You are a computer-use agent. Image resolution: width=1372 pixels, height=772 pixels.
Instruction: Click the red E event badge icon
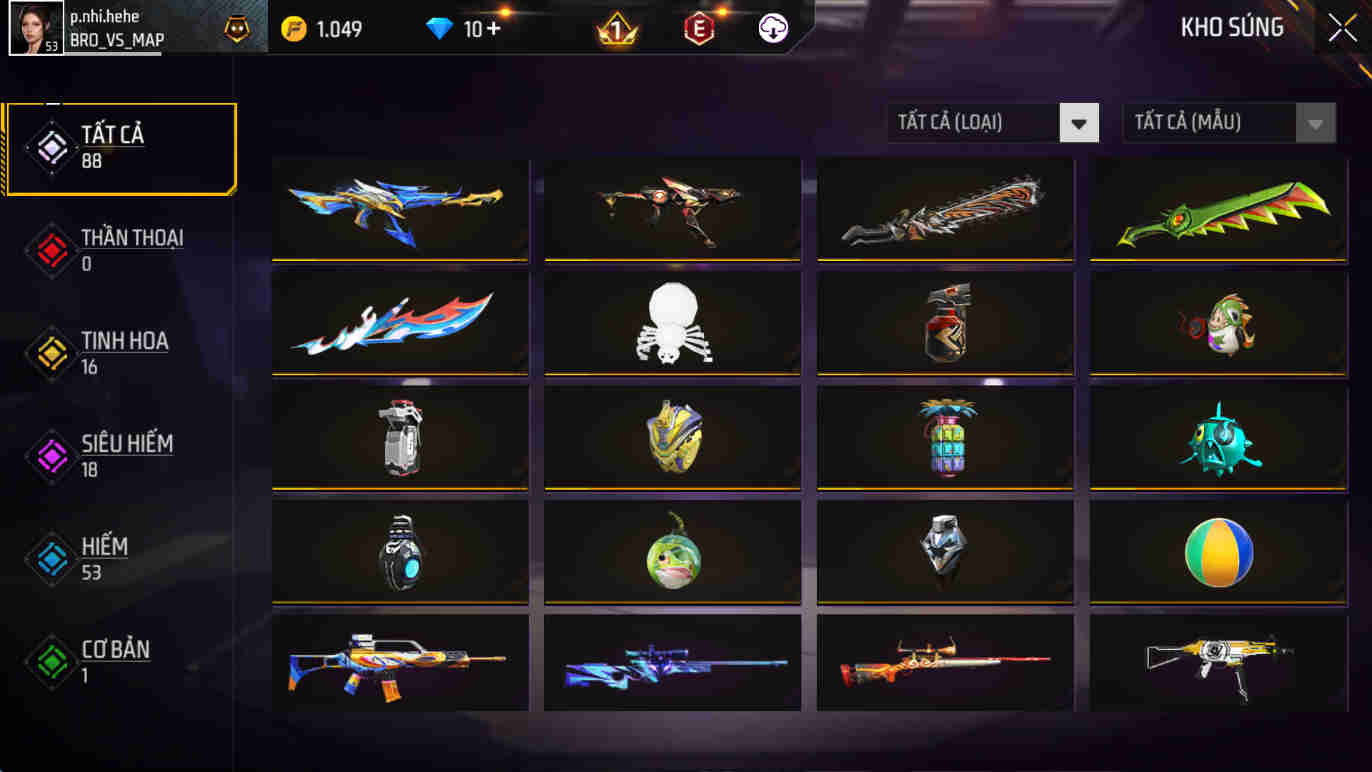(697, 29)
